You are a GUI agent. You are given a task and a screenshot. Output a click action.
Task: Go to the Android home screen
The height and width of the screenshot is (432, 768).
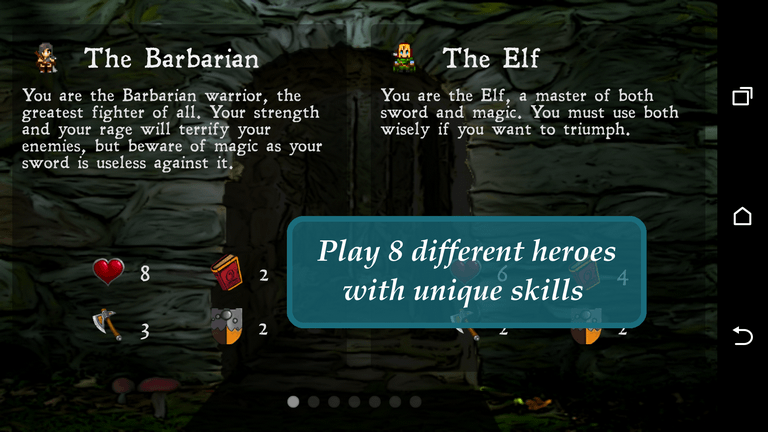(x=742, y=216)
